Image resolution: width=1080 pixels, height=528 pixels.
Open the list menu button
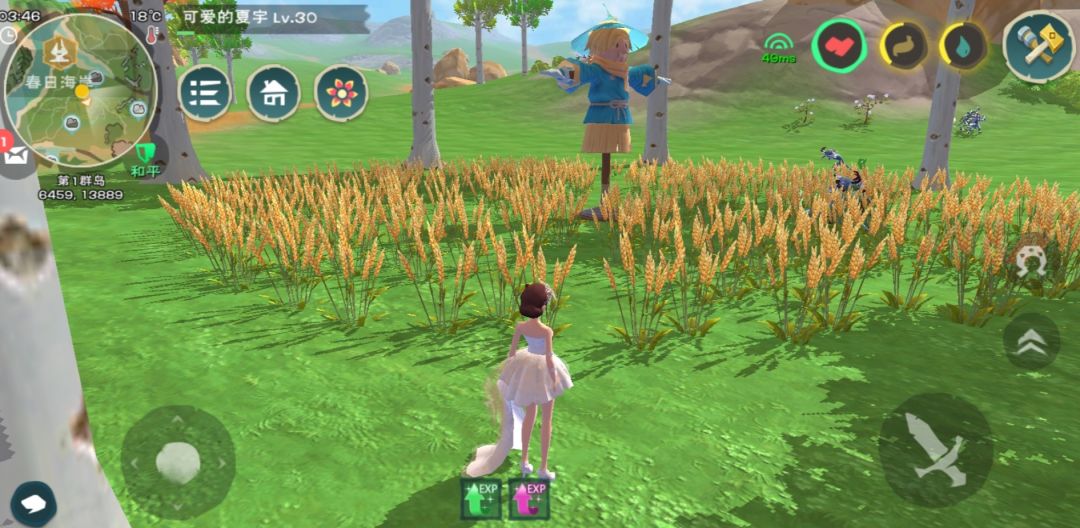click(205, 93)
